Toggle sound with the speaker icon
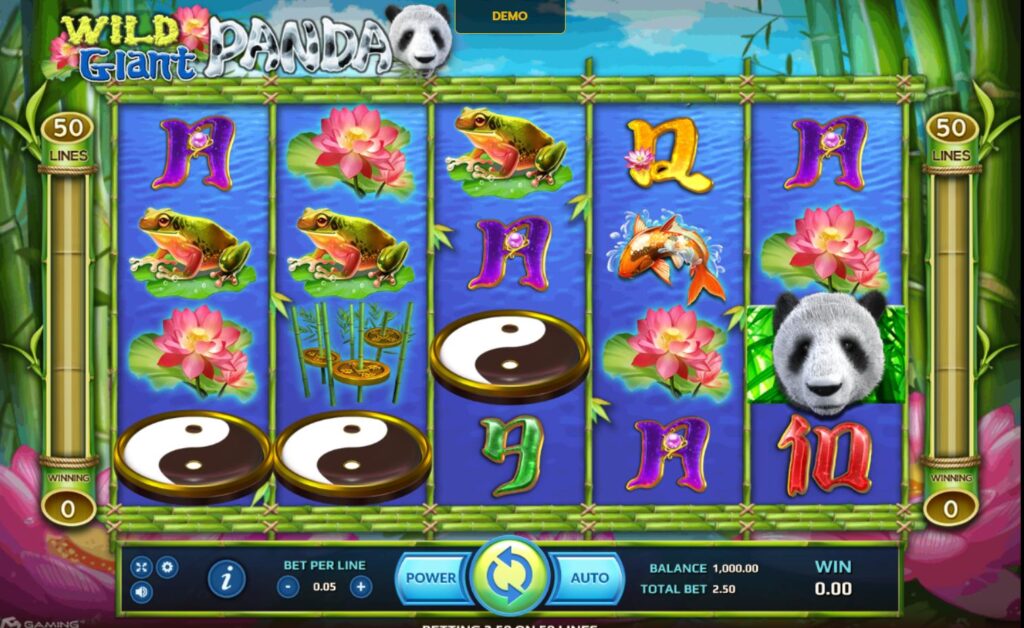The image size is (1024, 628). [141, 592]
